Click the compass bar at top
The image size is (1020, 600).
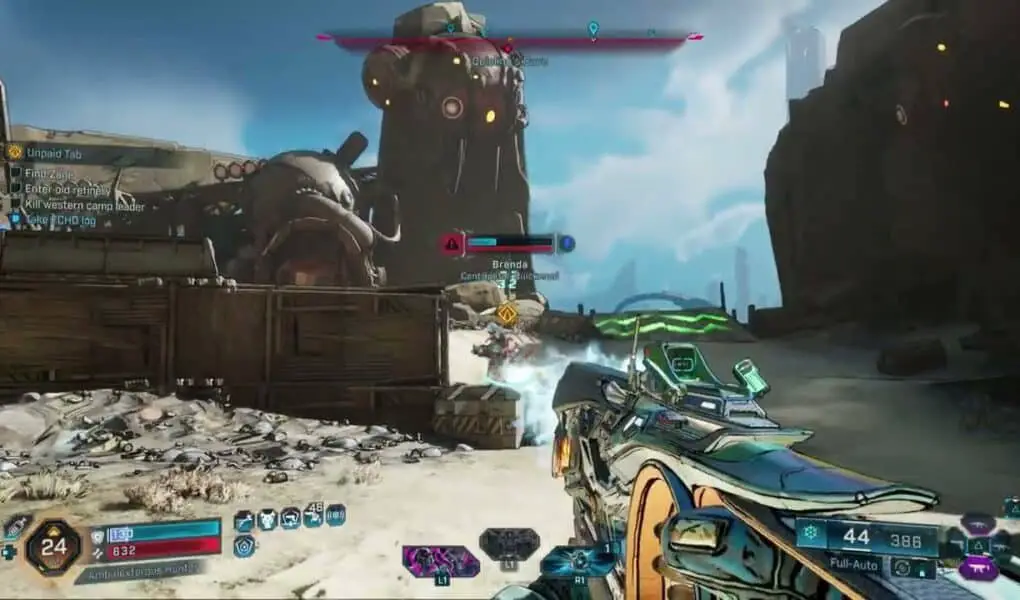[510, 40]
